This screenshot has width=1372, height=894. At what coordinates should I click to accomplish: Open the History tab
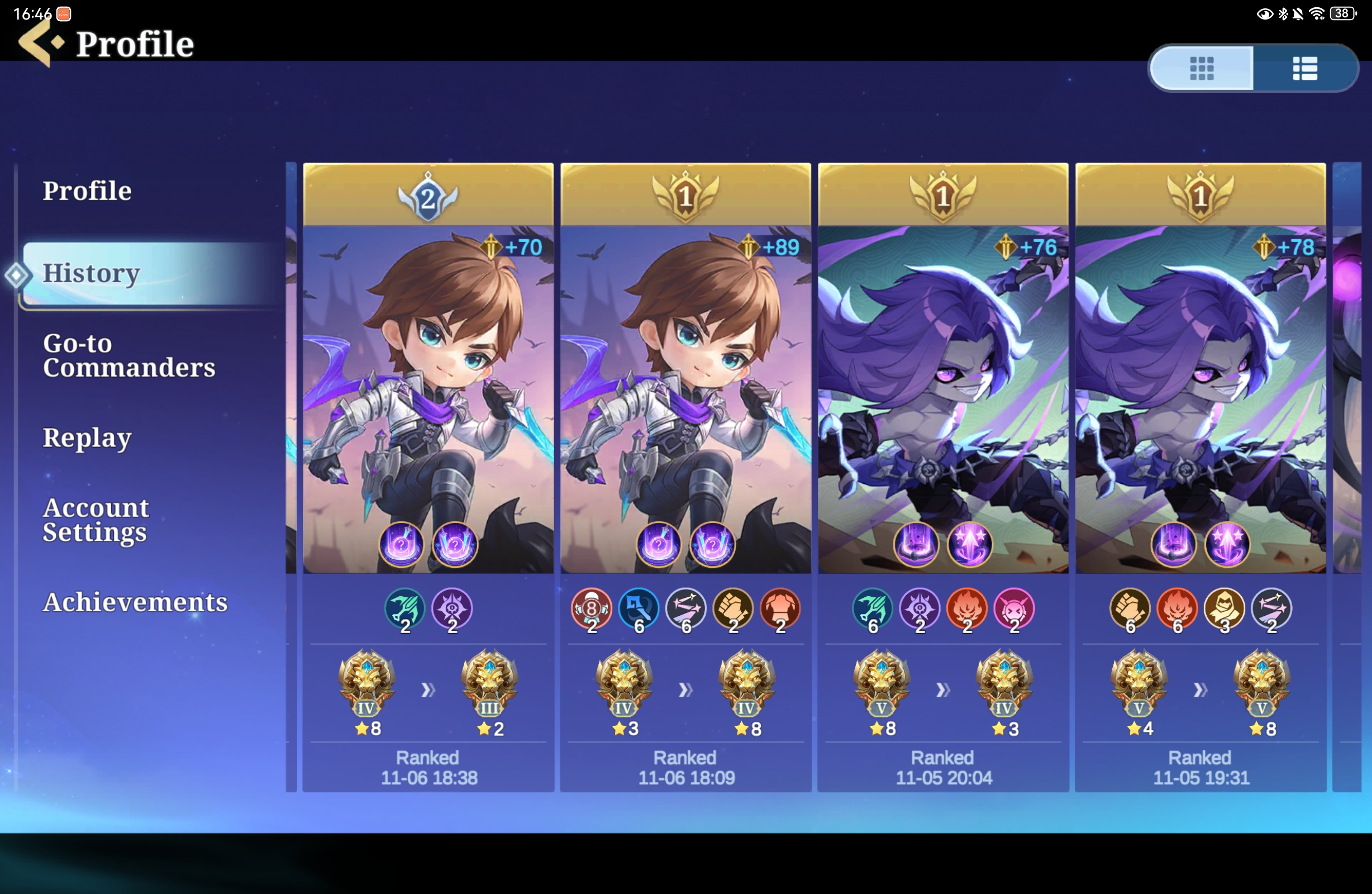(x=91, y=273)
